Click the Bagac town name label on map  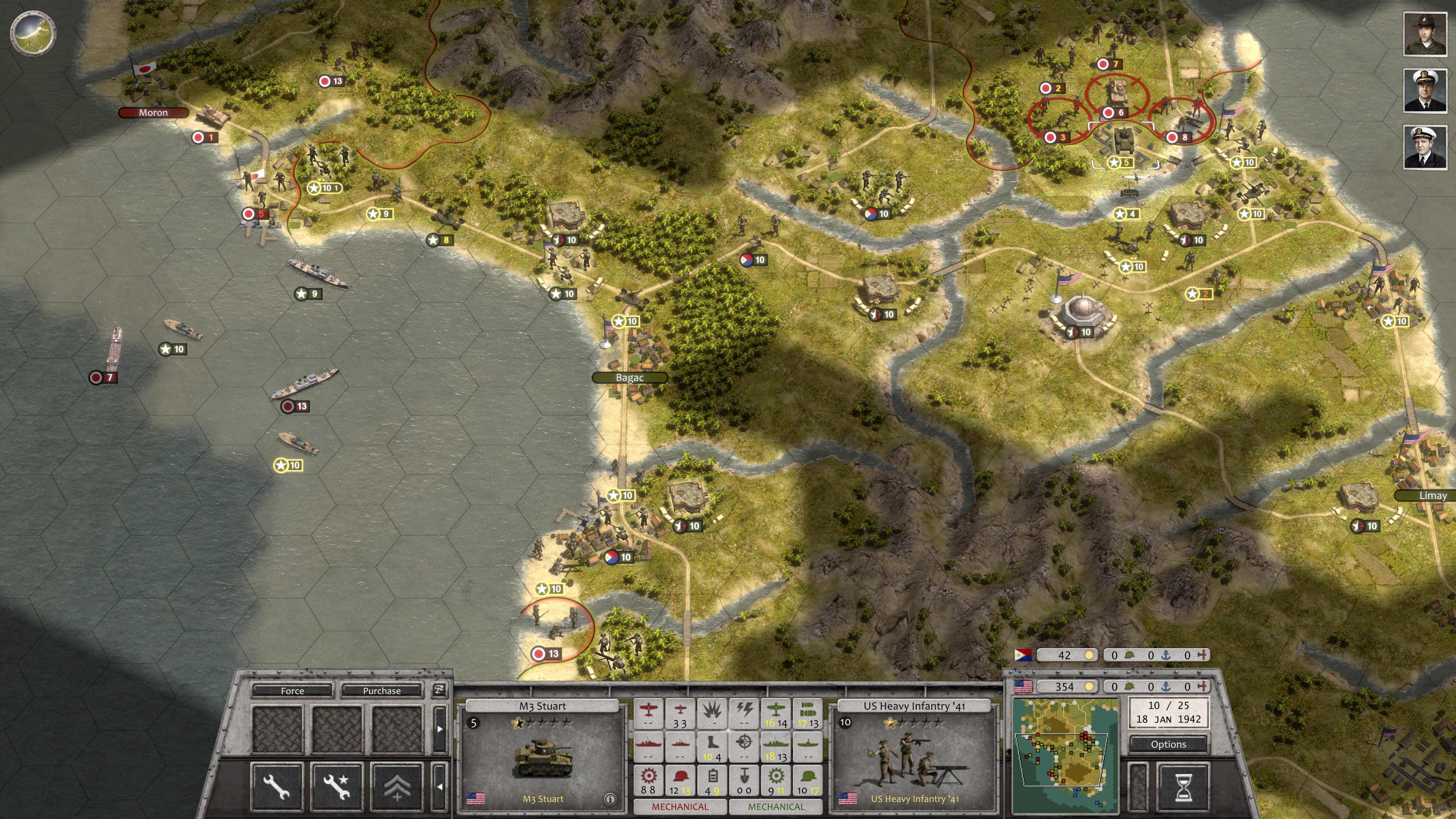click(x=630, y=377)
